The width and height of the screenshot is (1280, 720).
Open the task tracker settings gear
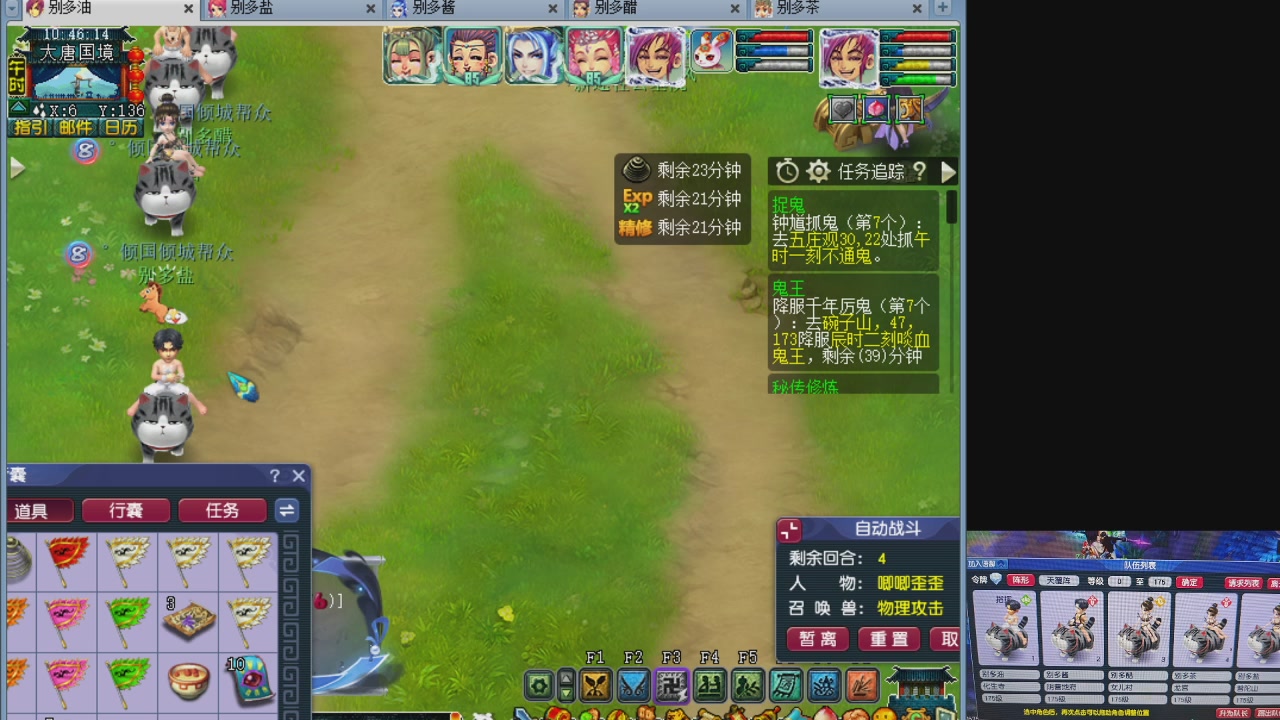tap(817, 171)
